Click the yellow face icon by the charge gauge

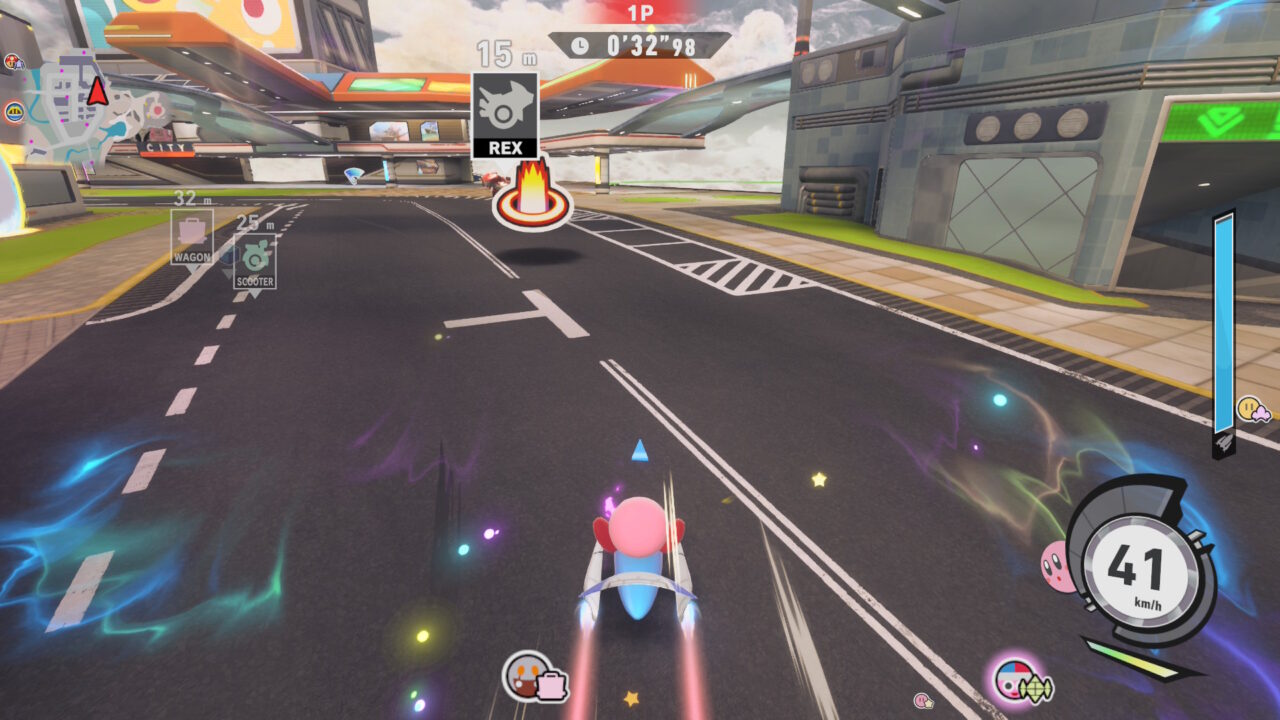[1252, 408]
